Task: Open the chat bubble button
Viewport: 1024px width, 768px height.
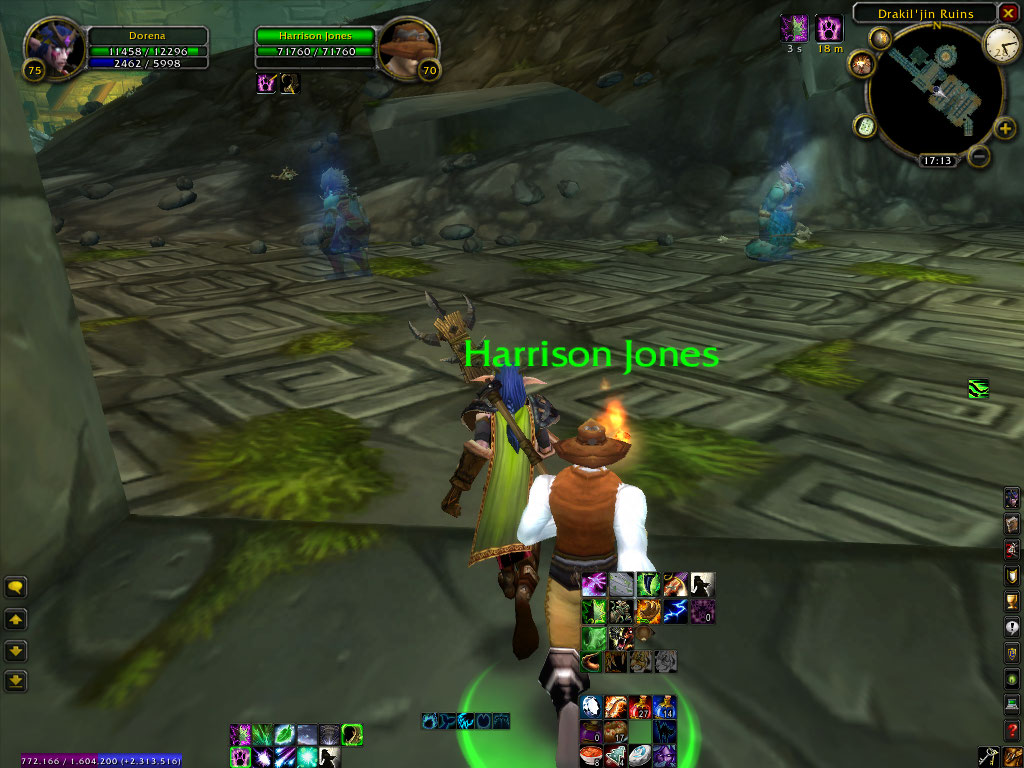Action: click(x=15, y=588)
